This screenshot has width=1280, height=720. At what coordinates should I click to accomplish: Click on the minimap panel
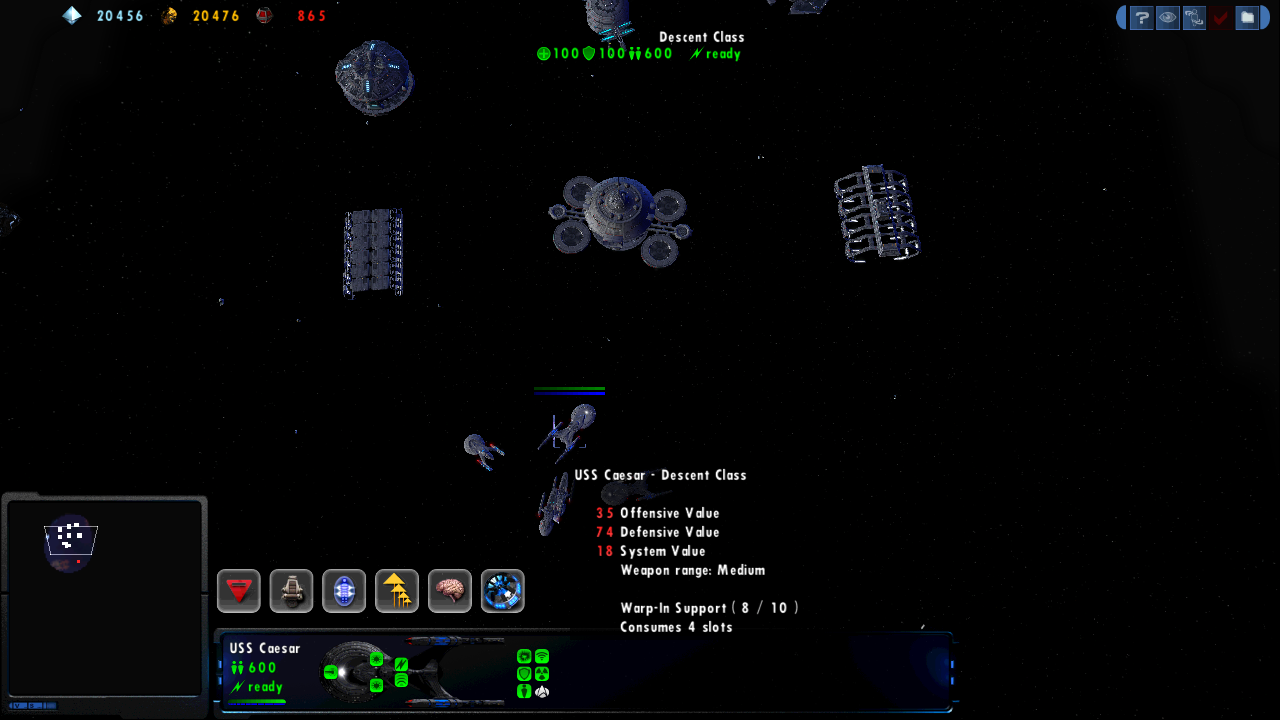click(x=104, y=596)
